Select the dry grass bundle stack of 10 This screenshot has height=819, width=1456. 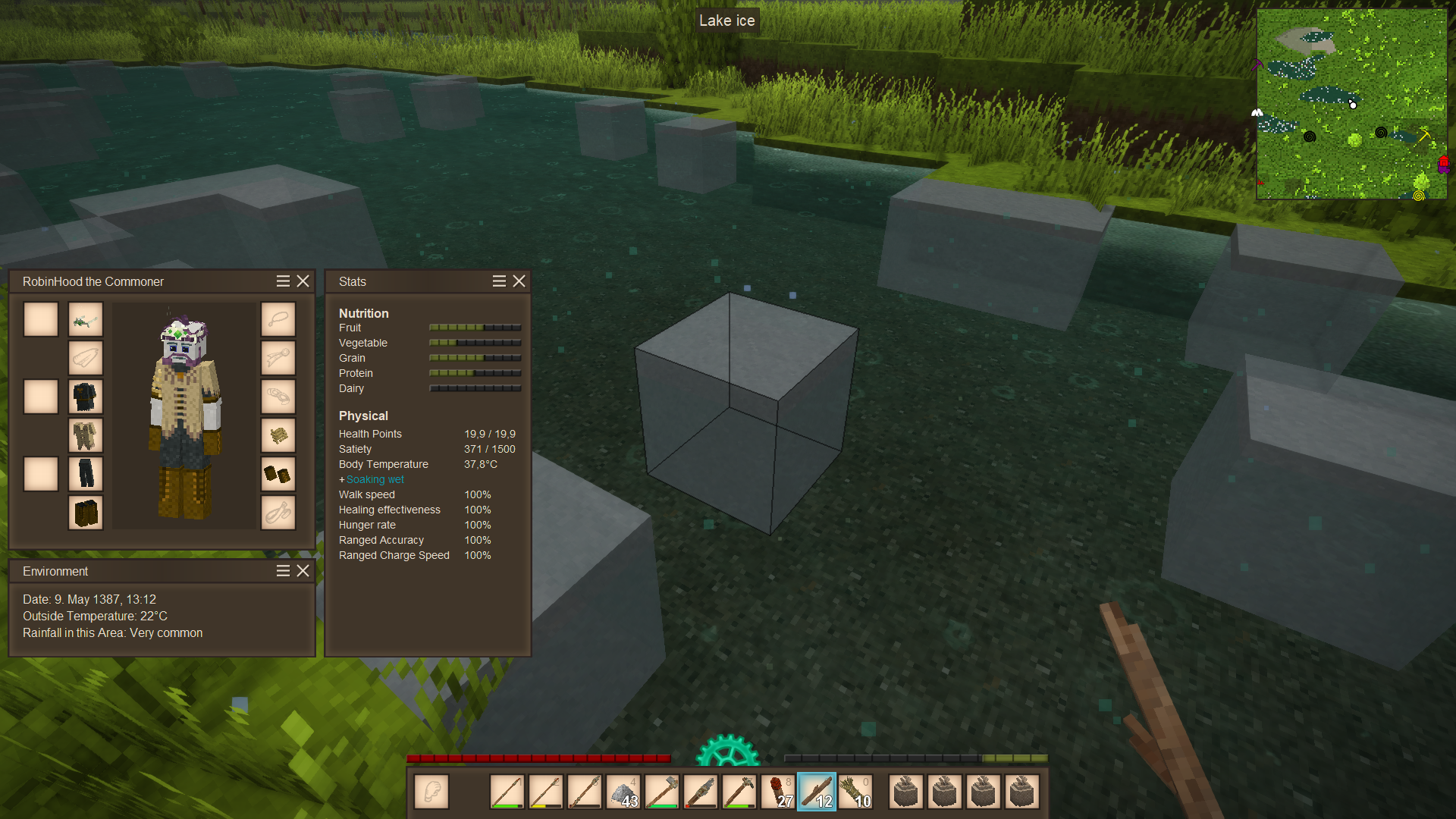click(855, 792)
